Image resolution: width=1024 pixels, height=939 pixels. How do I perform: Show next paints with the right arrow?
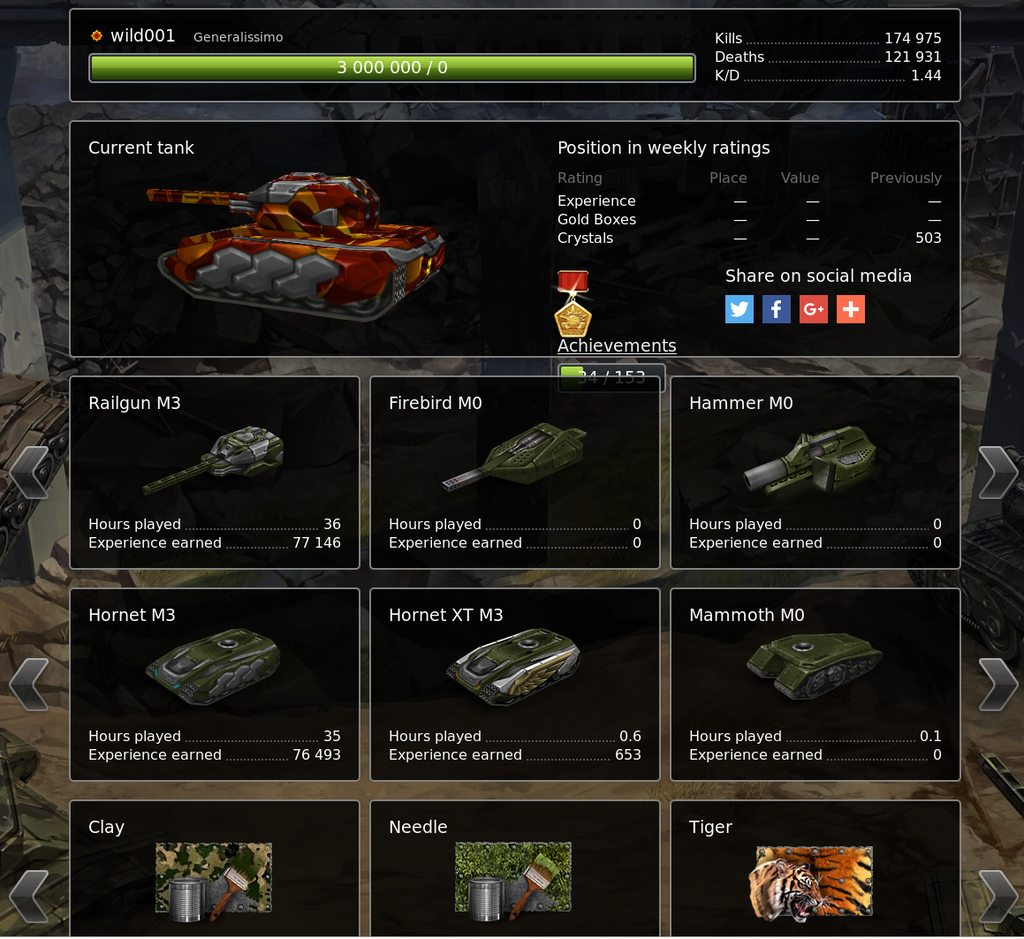pos(997,895)
